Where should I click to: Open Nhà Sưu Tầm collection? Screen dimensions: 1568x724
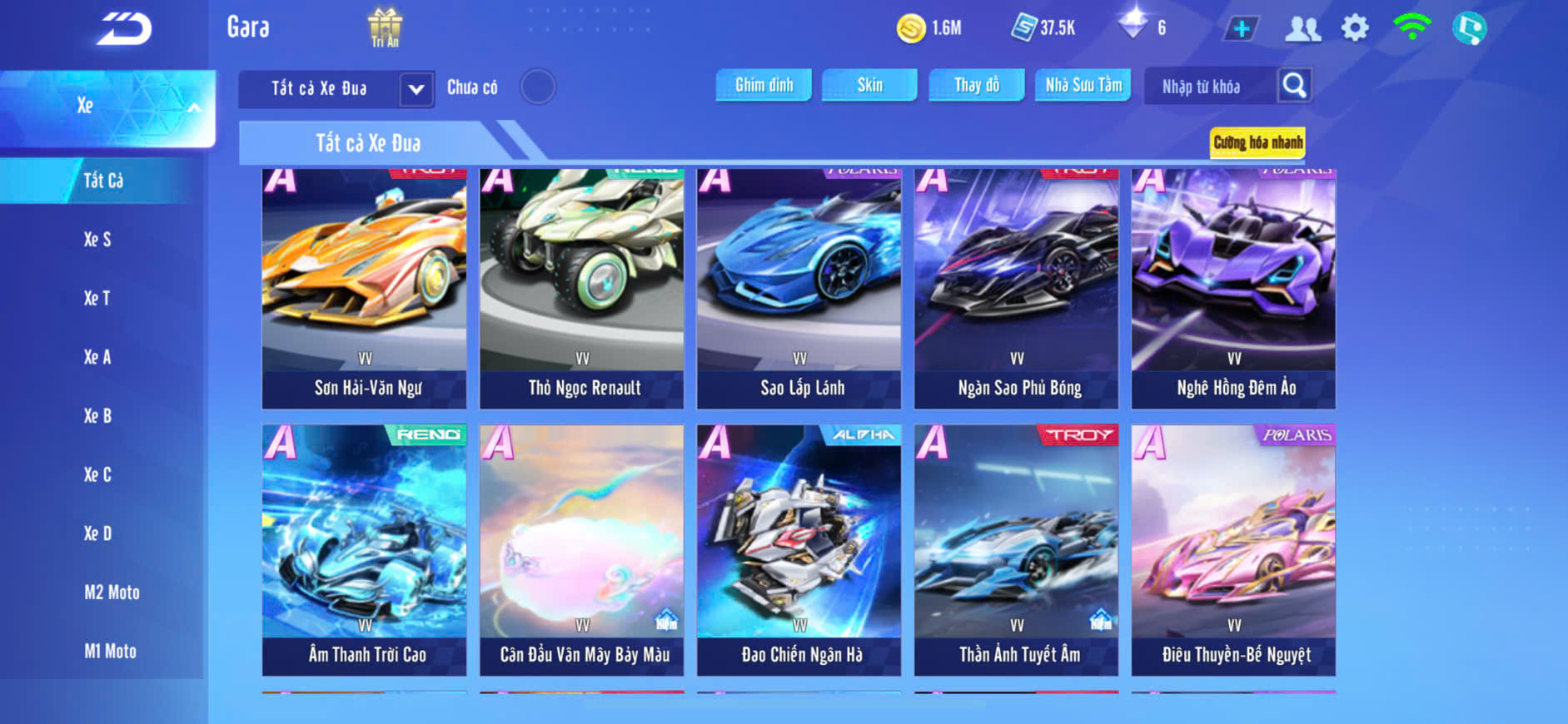tap(1083, 85)
